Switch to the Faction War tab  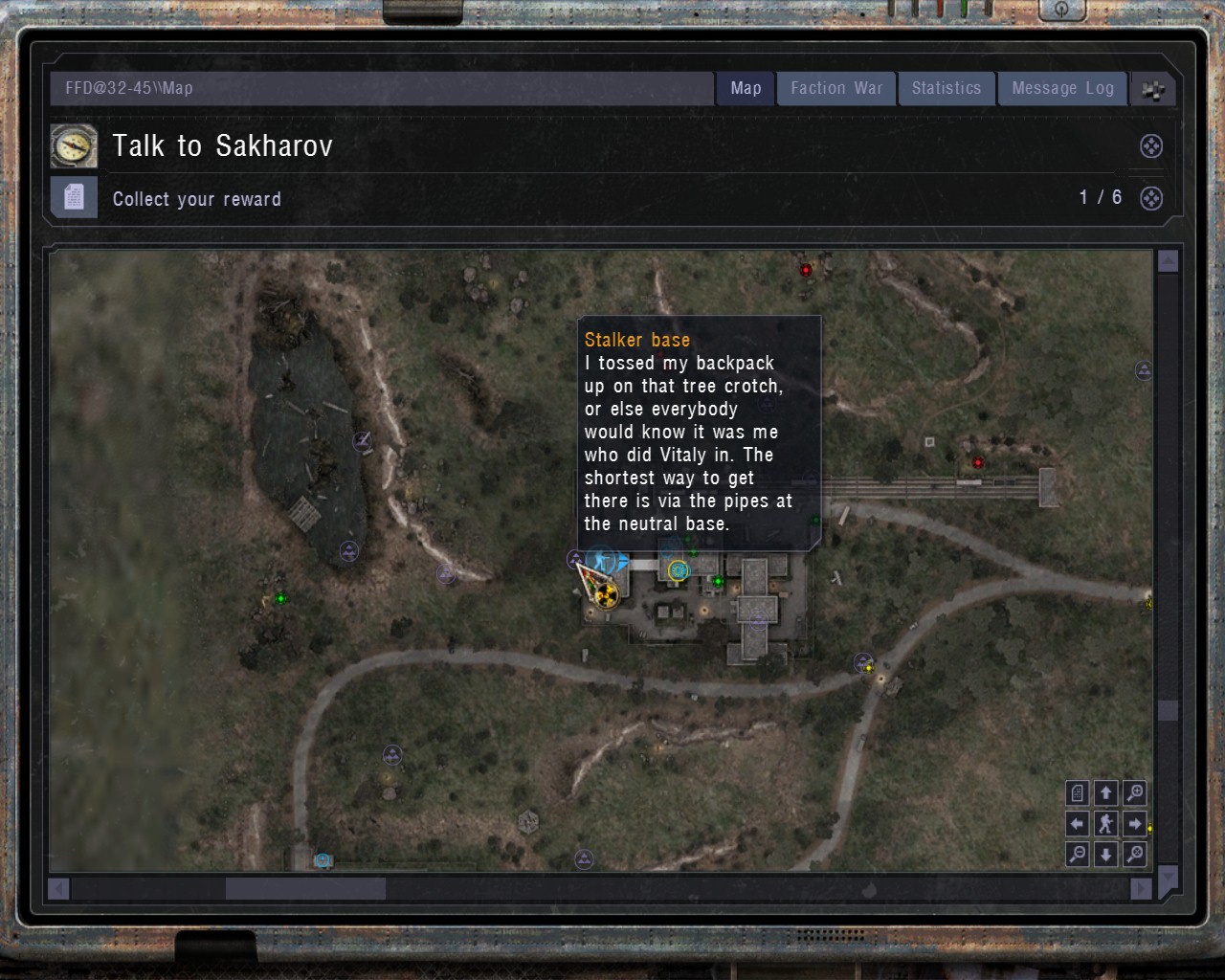click(835, 88)
